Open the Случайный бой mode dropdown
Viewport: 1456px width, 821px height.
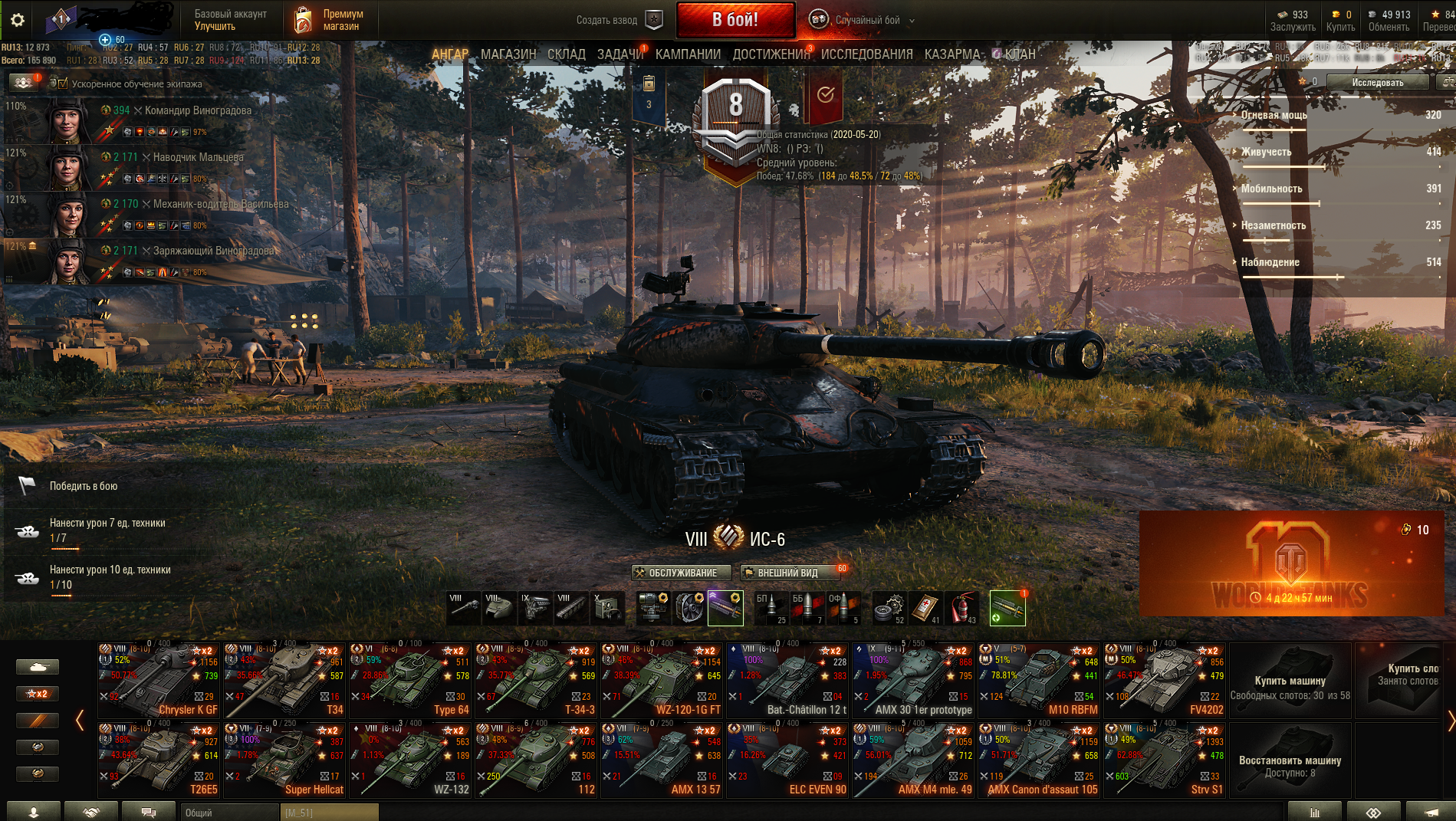click(866, 21)
